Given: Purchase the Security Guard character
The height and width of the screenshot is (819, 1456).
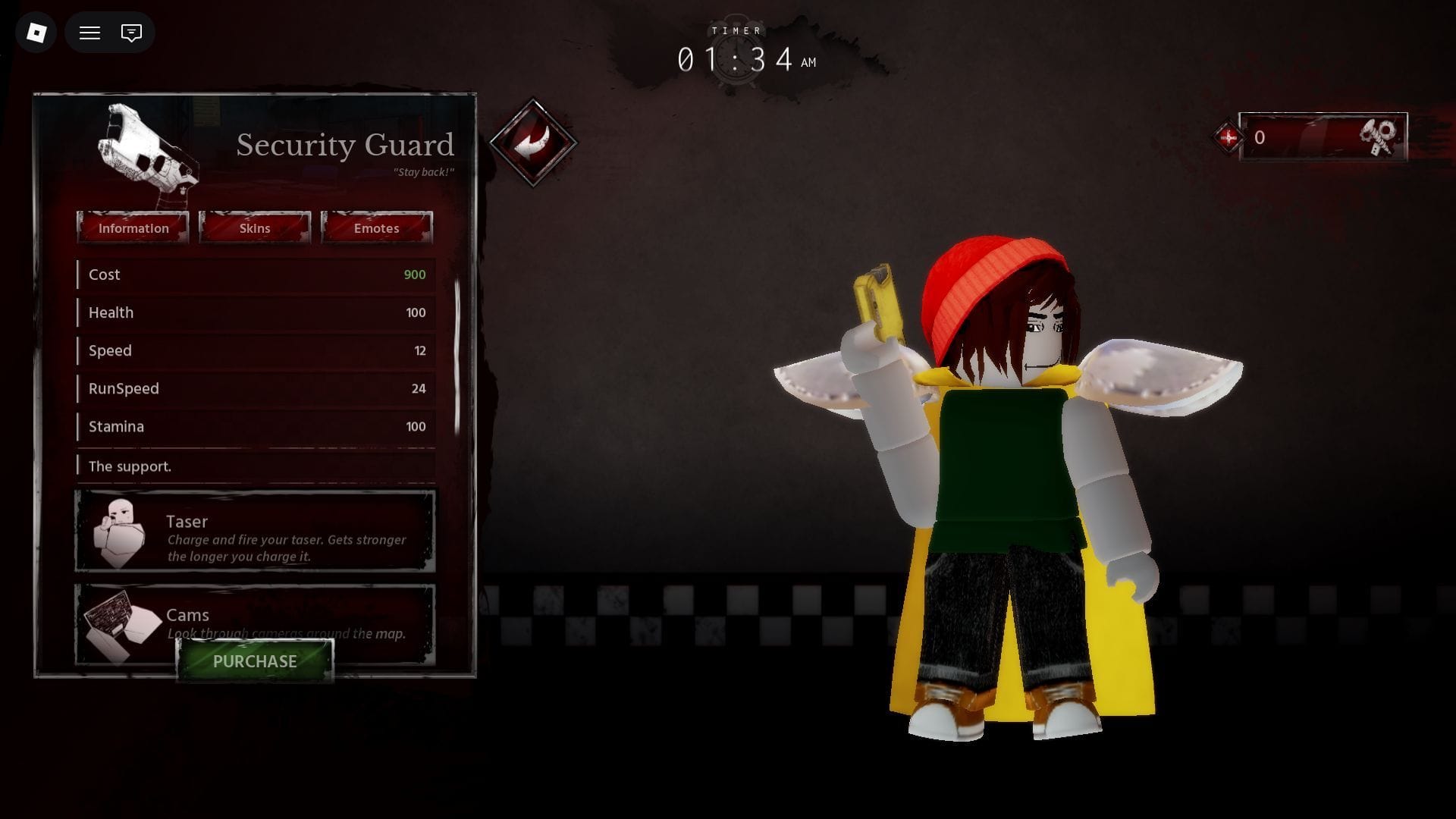Looking at the screenshot, I should point(255,661).
